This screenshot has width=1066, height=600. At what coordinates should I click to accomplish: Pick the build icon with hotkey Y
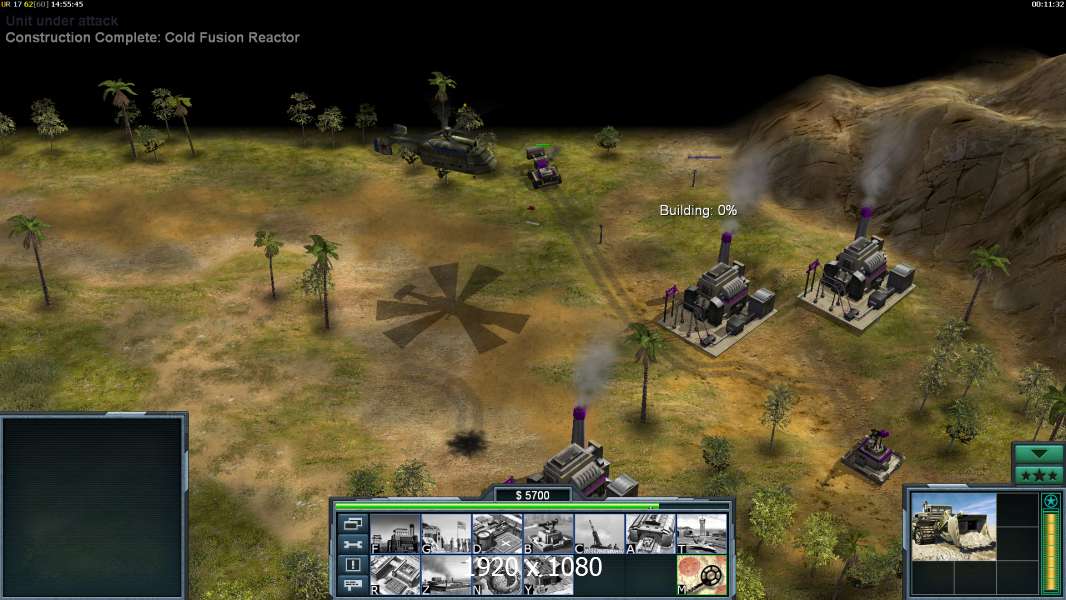[548, 574]
